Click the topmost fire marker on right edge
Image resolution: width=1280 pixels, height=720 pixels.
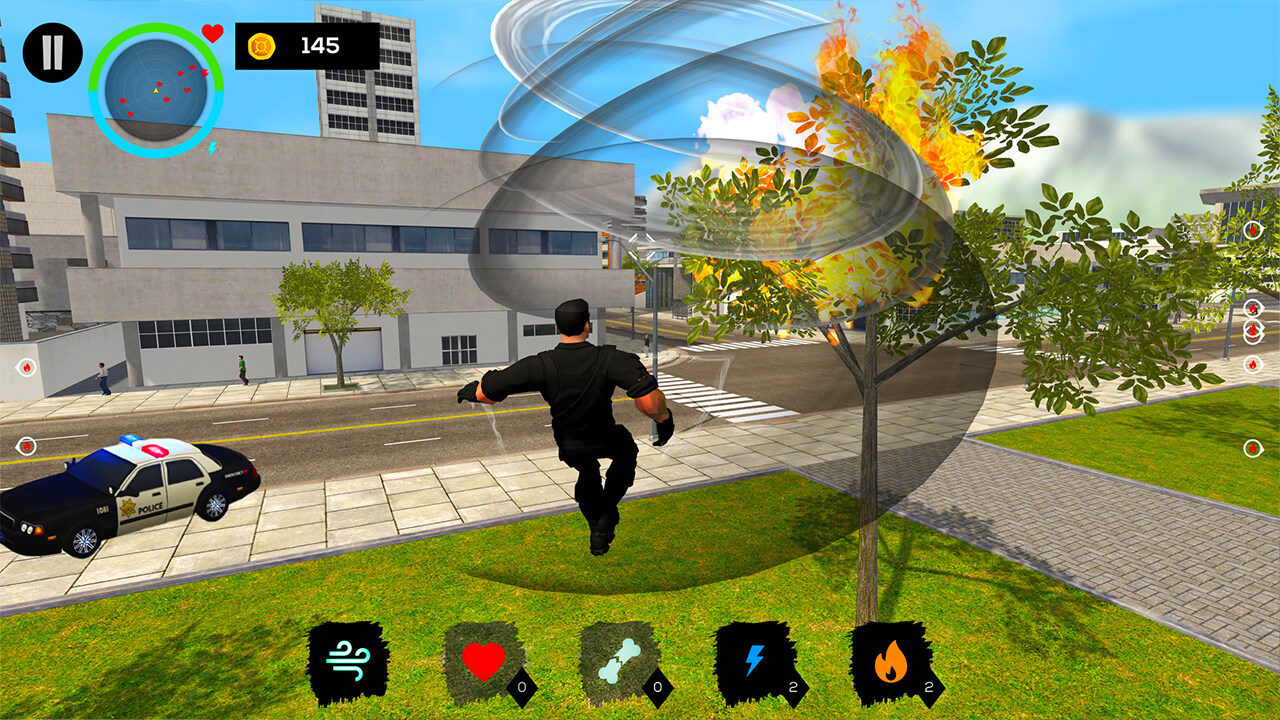click(1252, 231)
